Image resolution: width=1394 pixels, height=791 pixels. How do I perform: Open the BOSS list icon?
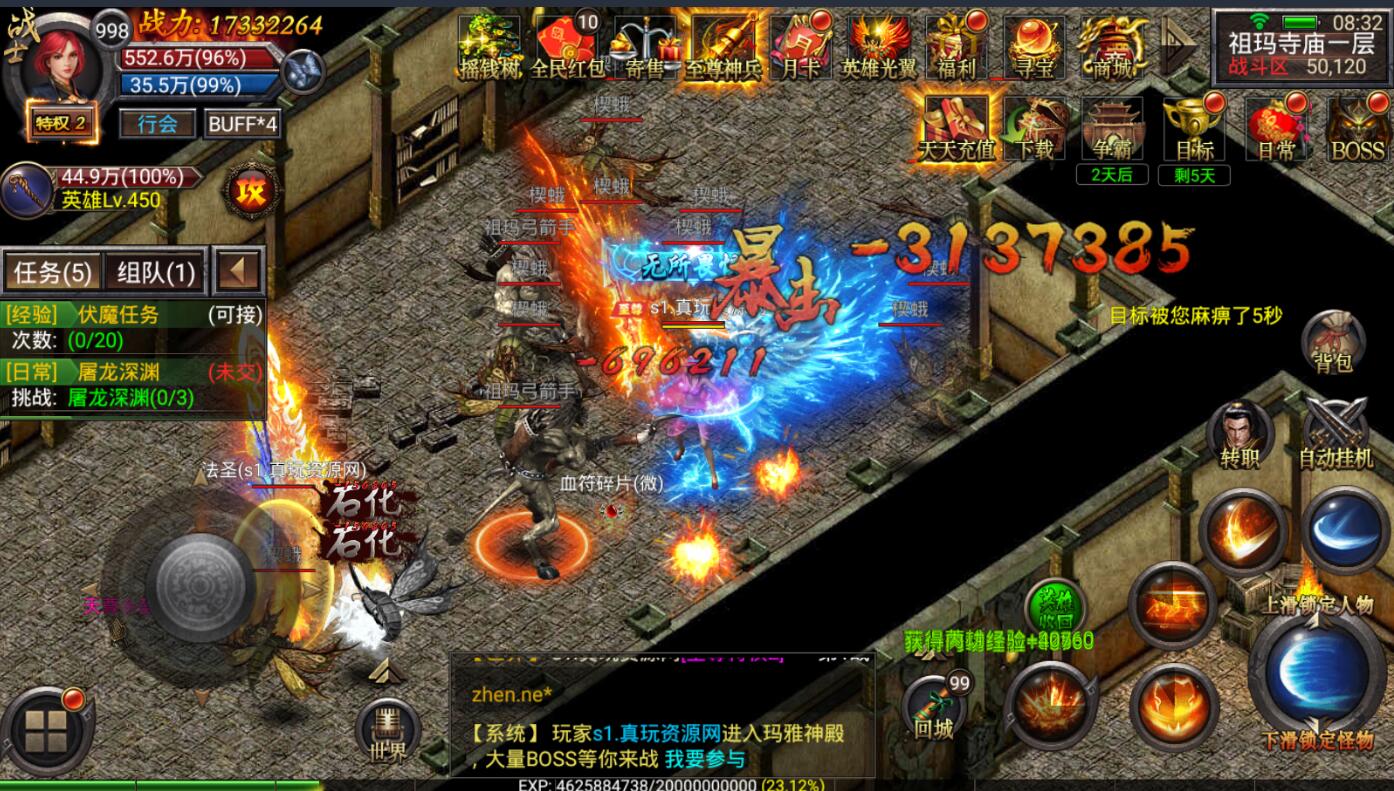click(x=1357, y=130)
